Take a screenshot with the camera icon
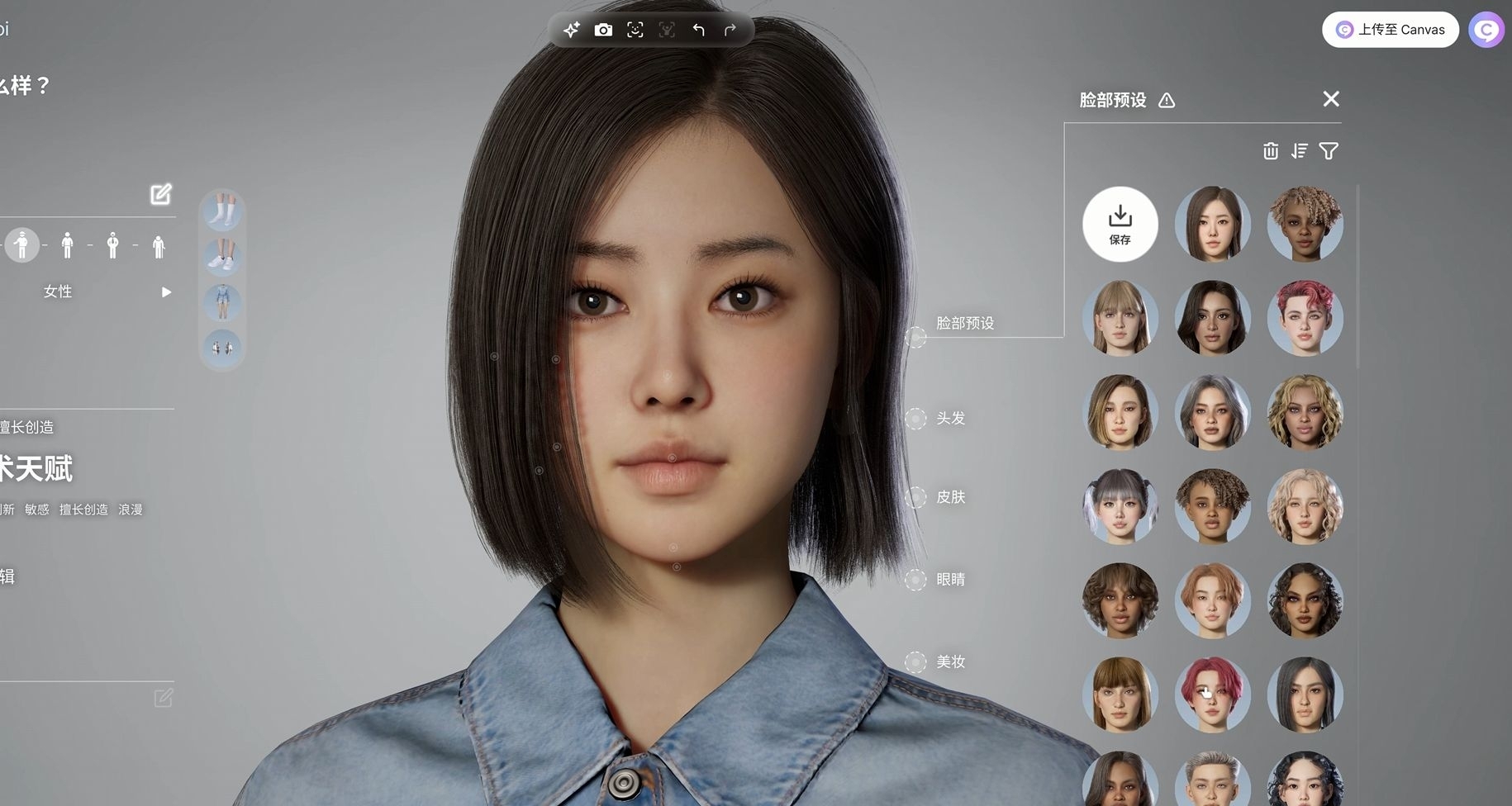The height and width of the screenshot is (806, 1512). pos(604,29)
